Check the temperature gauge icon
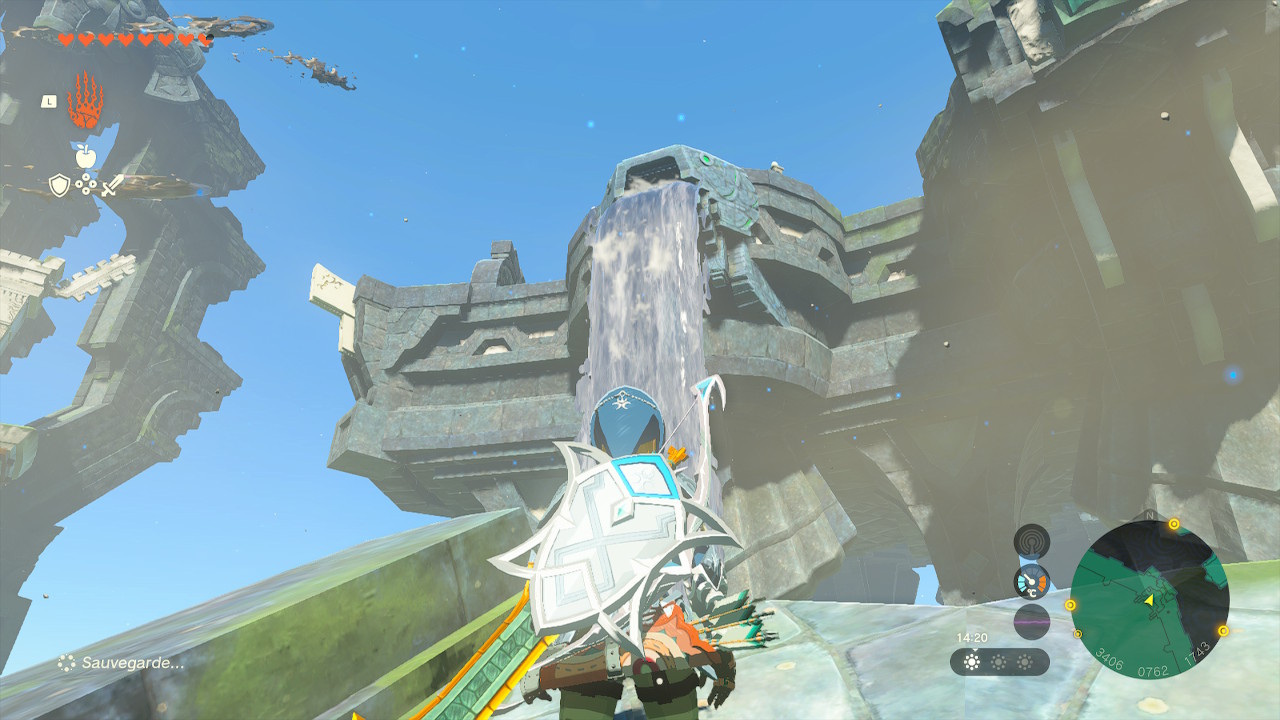The height and width of the screenshot is (720, 1280). tap(1031, 581)
